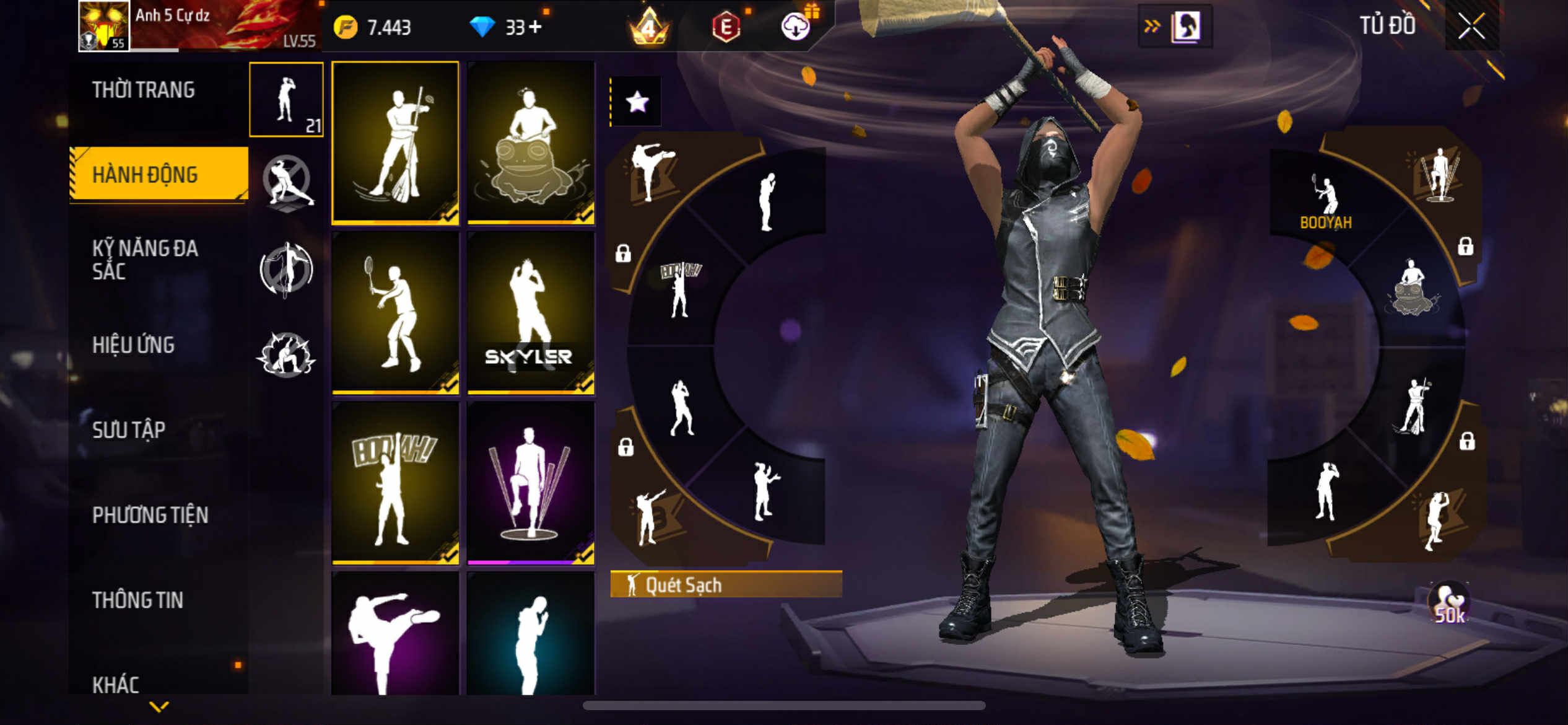Viewport: 1568px width, 725px height.
Task: Close the Tủ Đồ wardrobe screen
Action: (x=1471, y=26)
